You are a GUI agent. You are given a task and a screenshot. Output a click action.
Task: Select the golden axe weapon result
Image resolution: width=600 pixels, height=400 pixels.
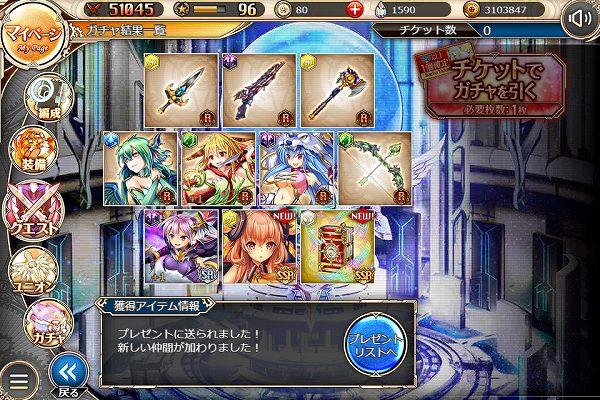(337, 89)
